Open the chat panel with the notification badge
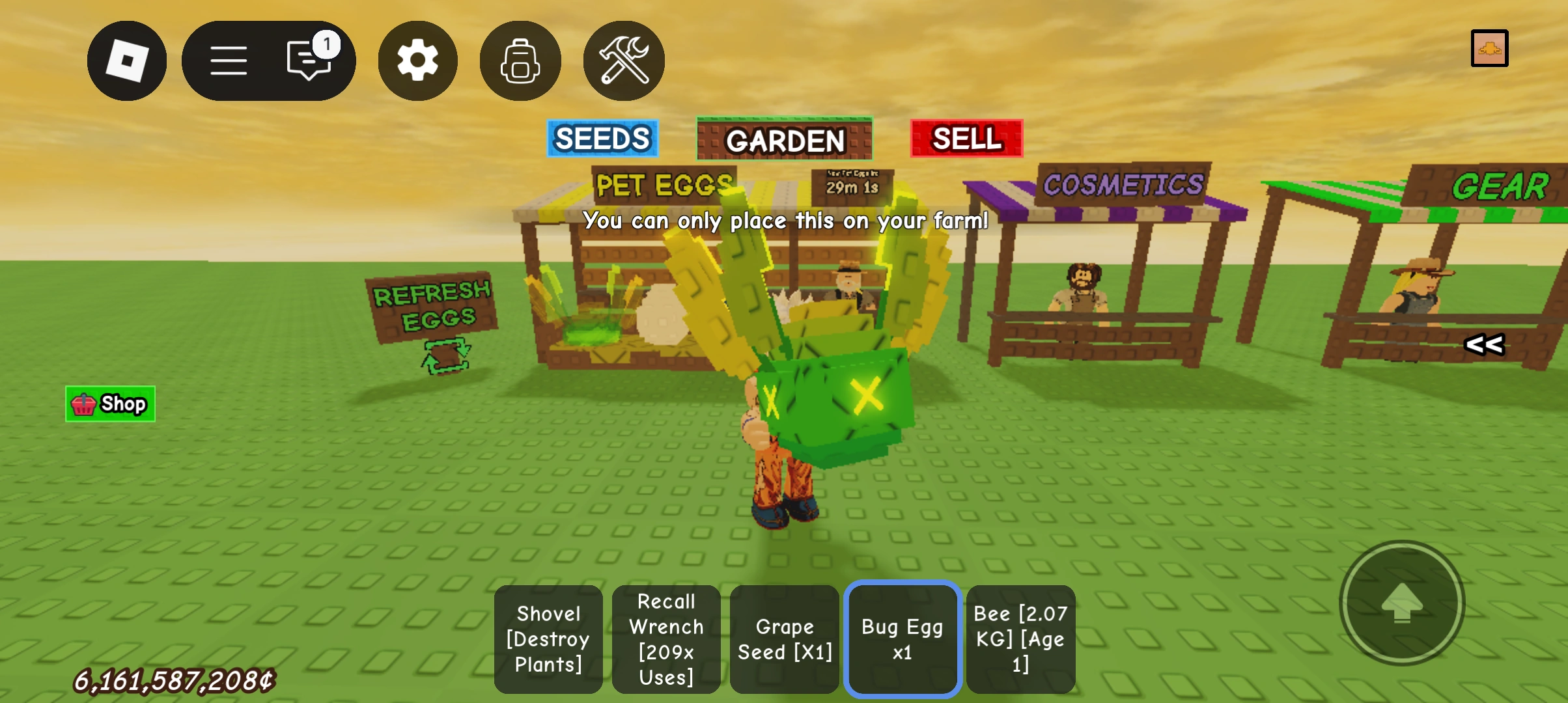The height and width of the screenshot is (703, 1568). (x=306, y=60)
